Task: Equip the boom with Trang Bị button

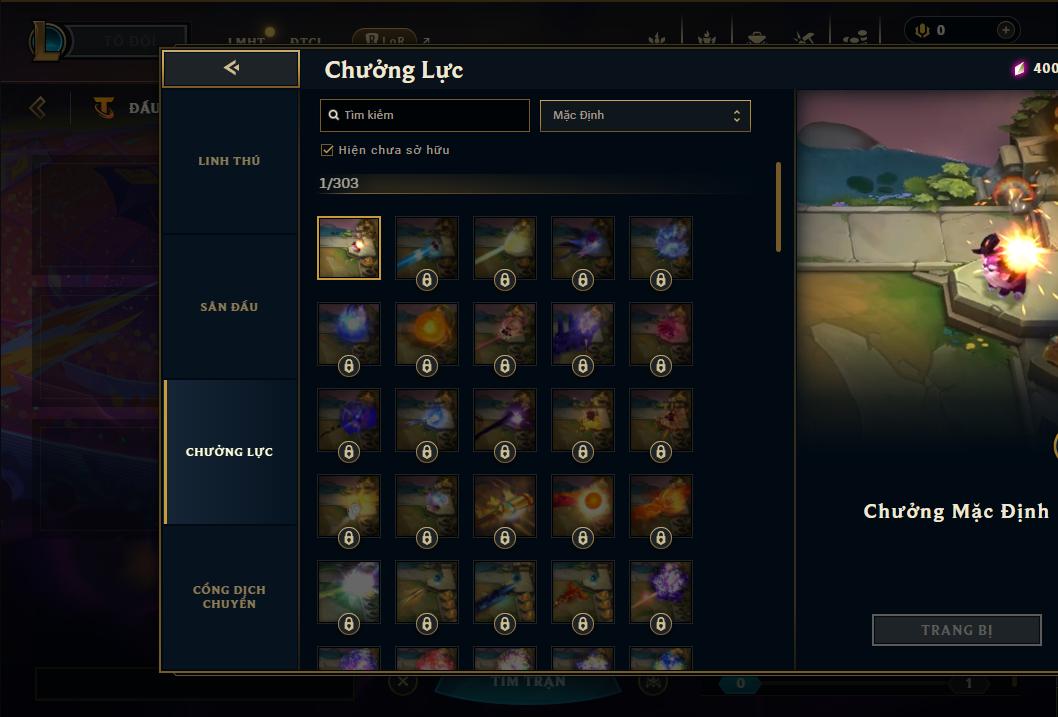Action: tap(956, 630)
